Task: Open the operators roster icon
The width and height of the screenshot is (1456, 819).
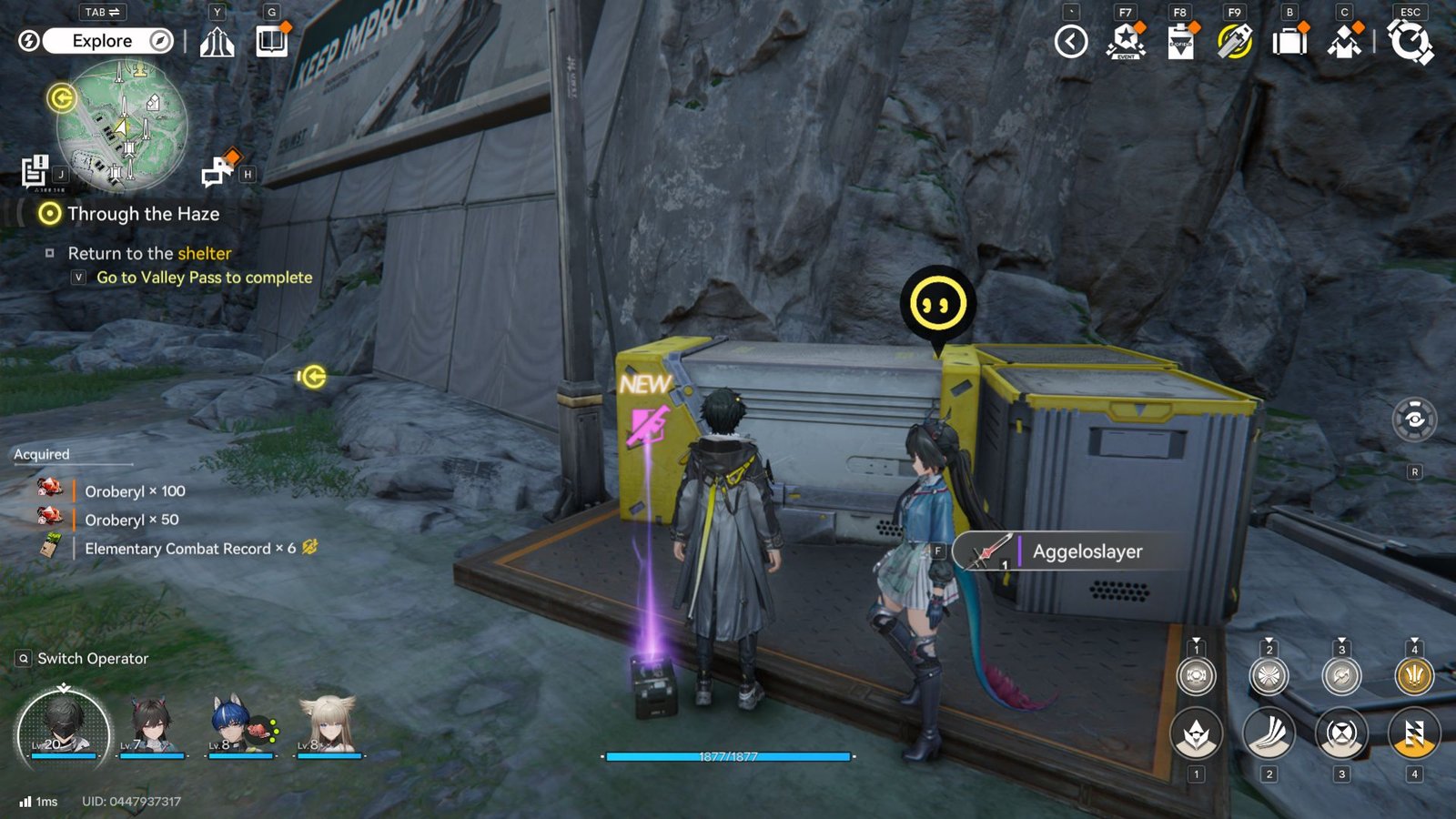Action: pyautogui.click(x=1344, y=42)
